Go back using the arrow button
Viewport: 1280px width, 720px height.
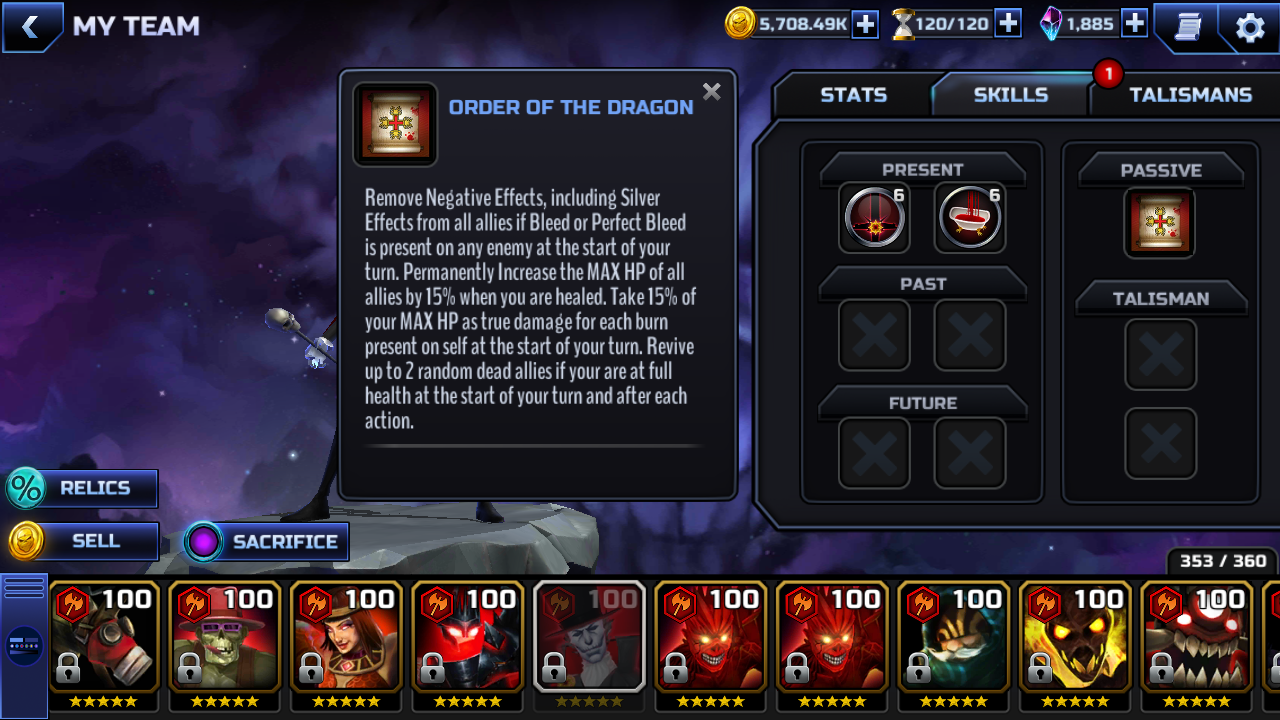pos(31,27)
